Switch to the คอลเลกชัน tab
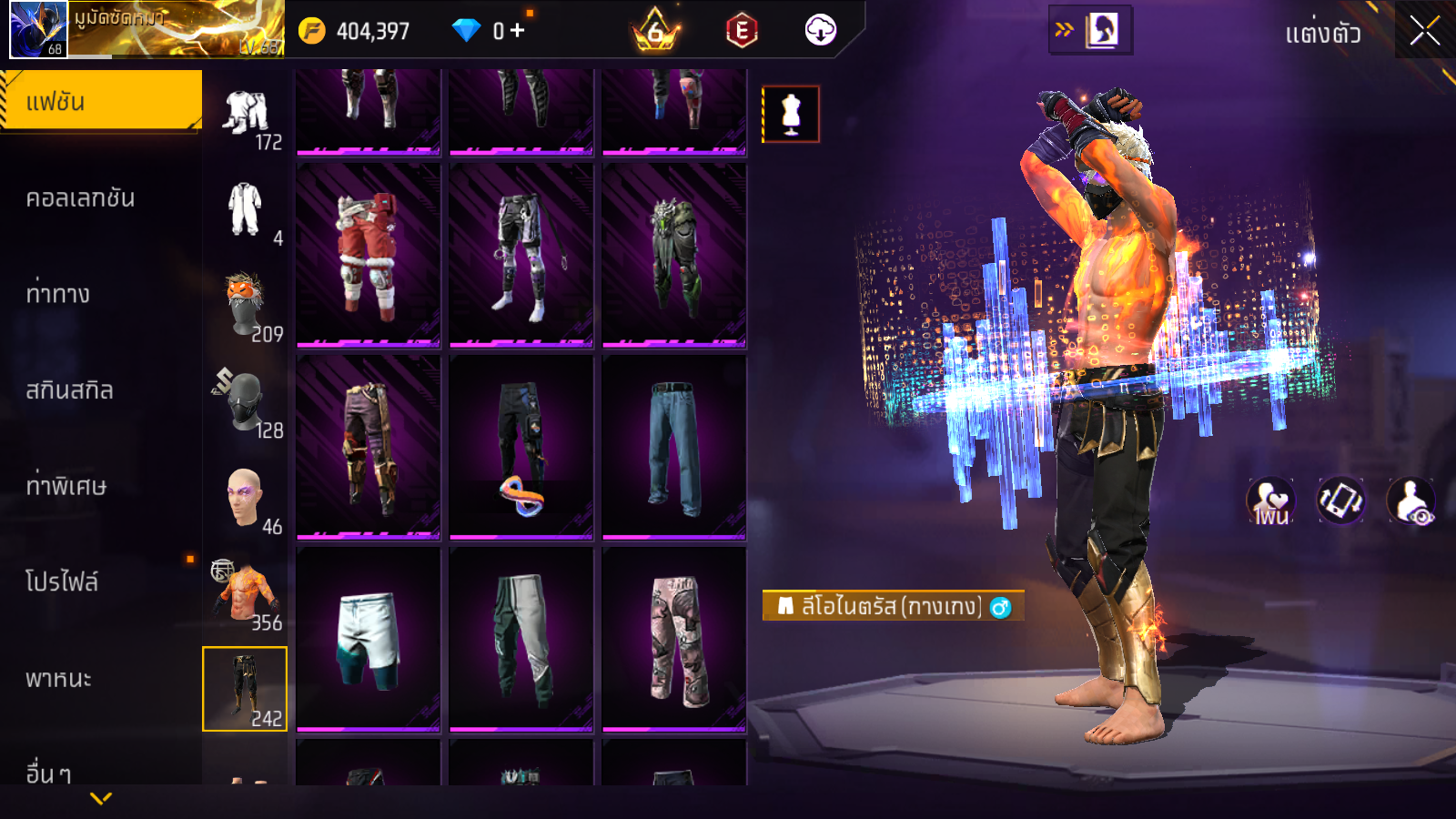This screenshot has width=1456, height=819. pos(81,198)
